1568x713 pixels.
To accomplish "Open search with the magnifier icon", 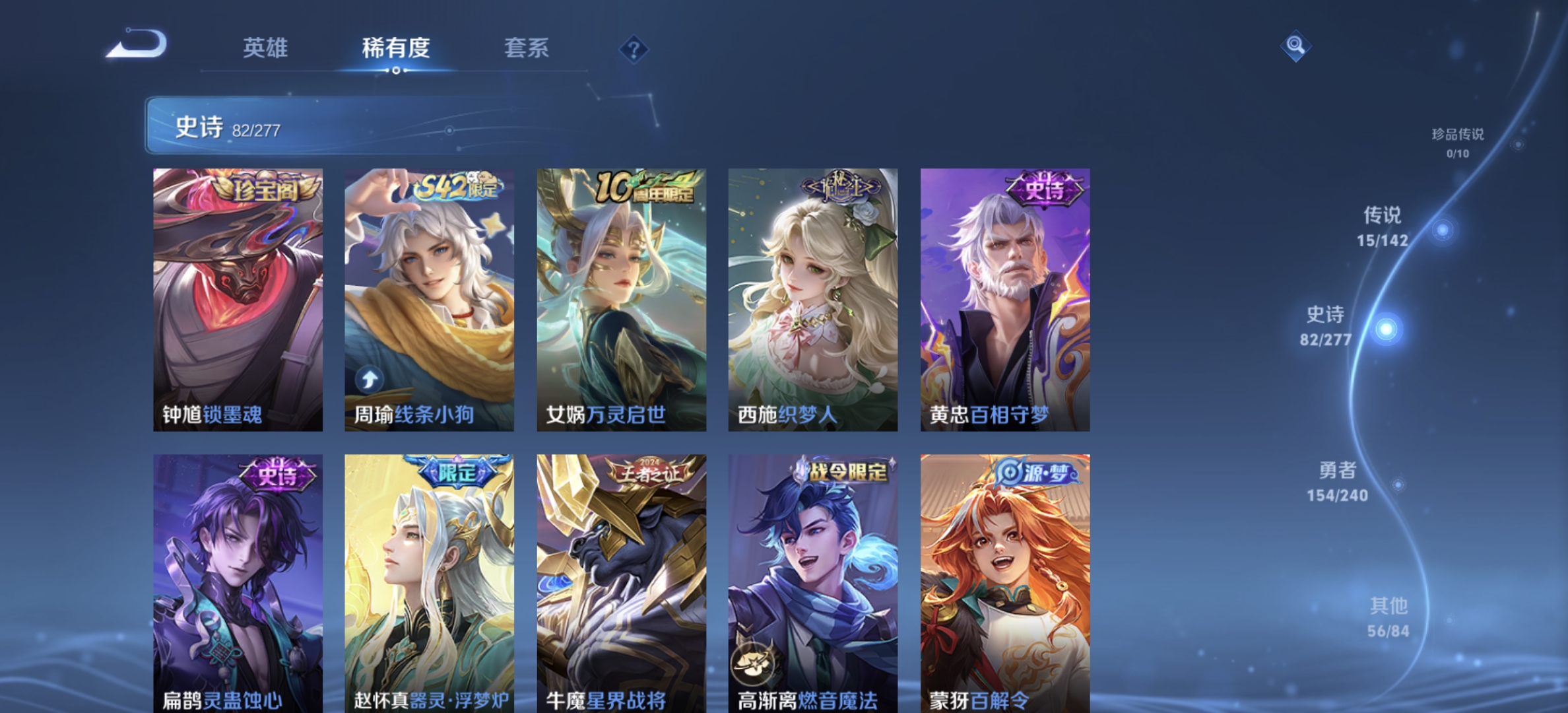I will (1295, 46).
